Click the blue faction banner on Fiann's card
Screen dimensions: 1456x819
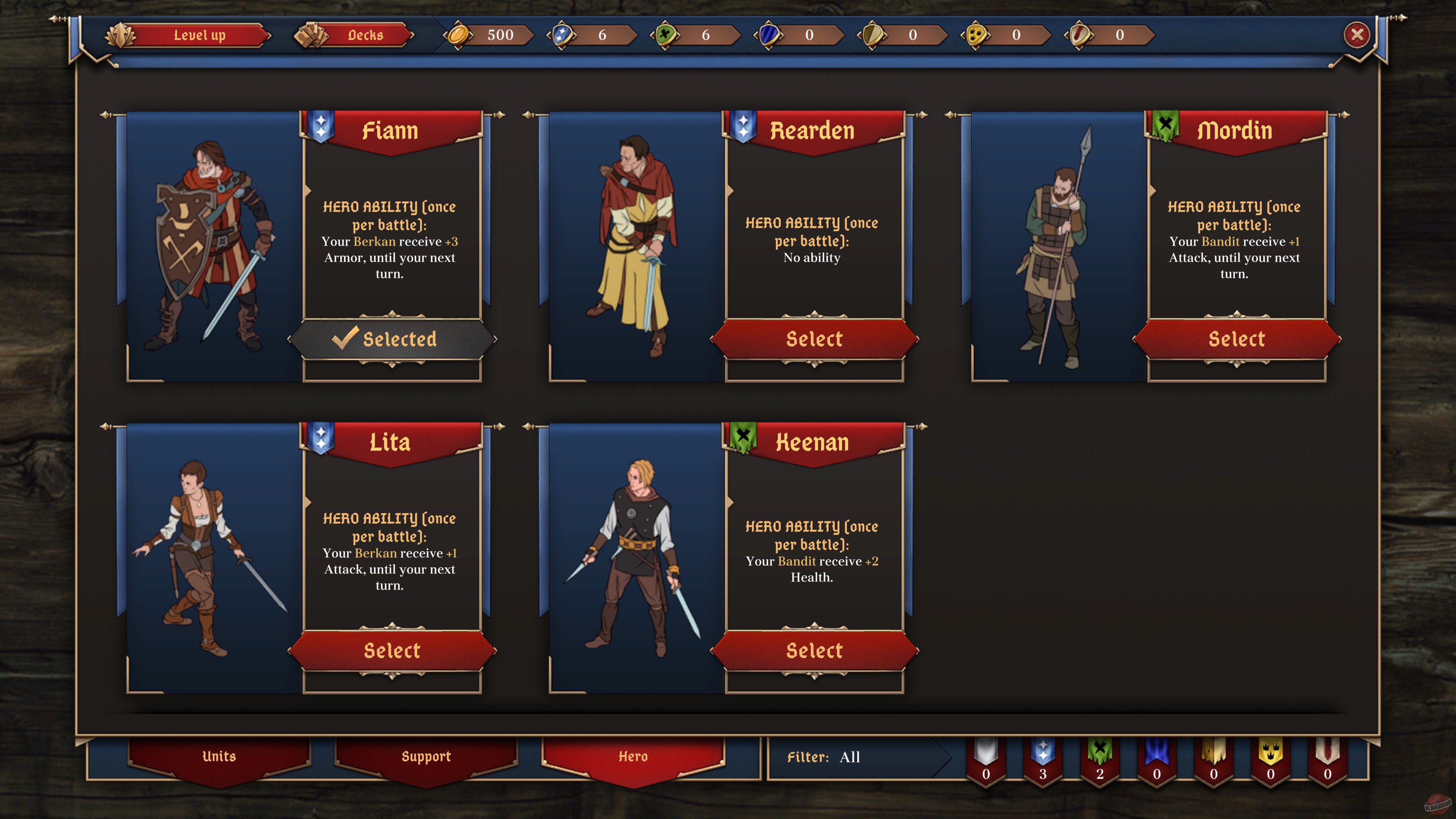(320, 126)
